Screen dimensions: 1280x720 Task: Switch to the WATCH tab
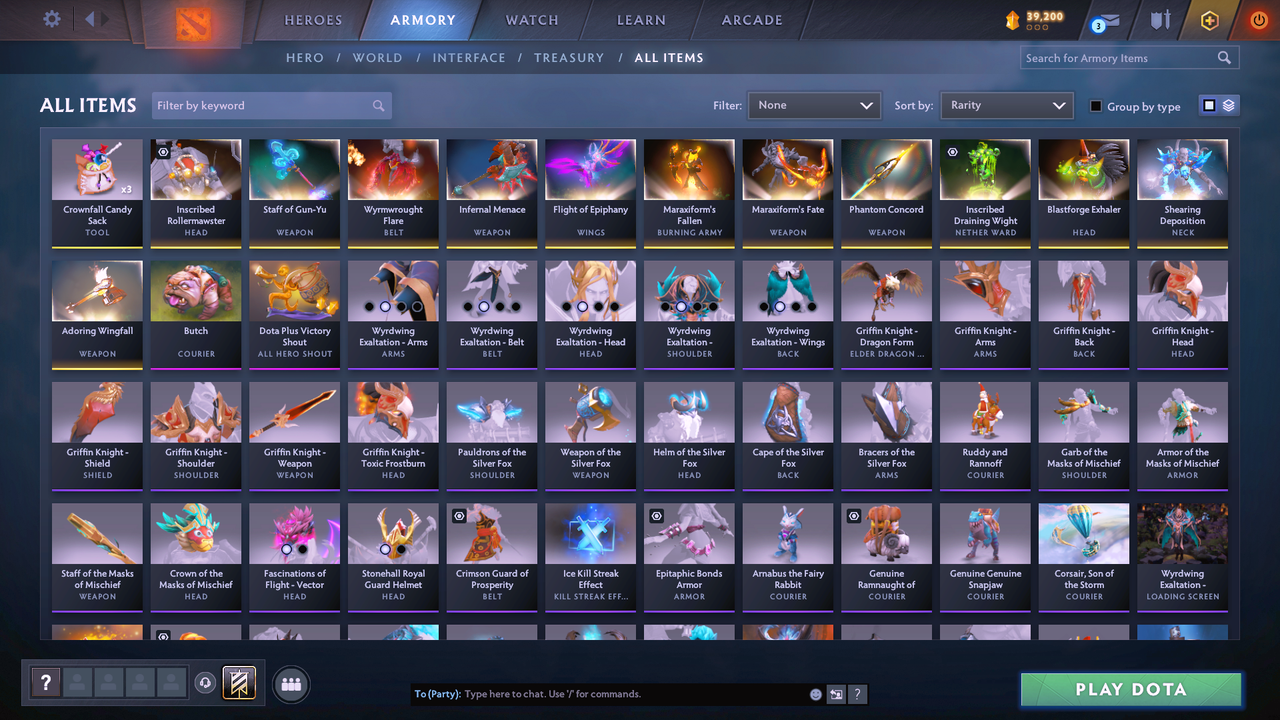point(531,20)
